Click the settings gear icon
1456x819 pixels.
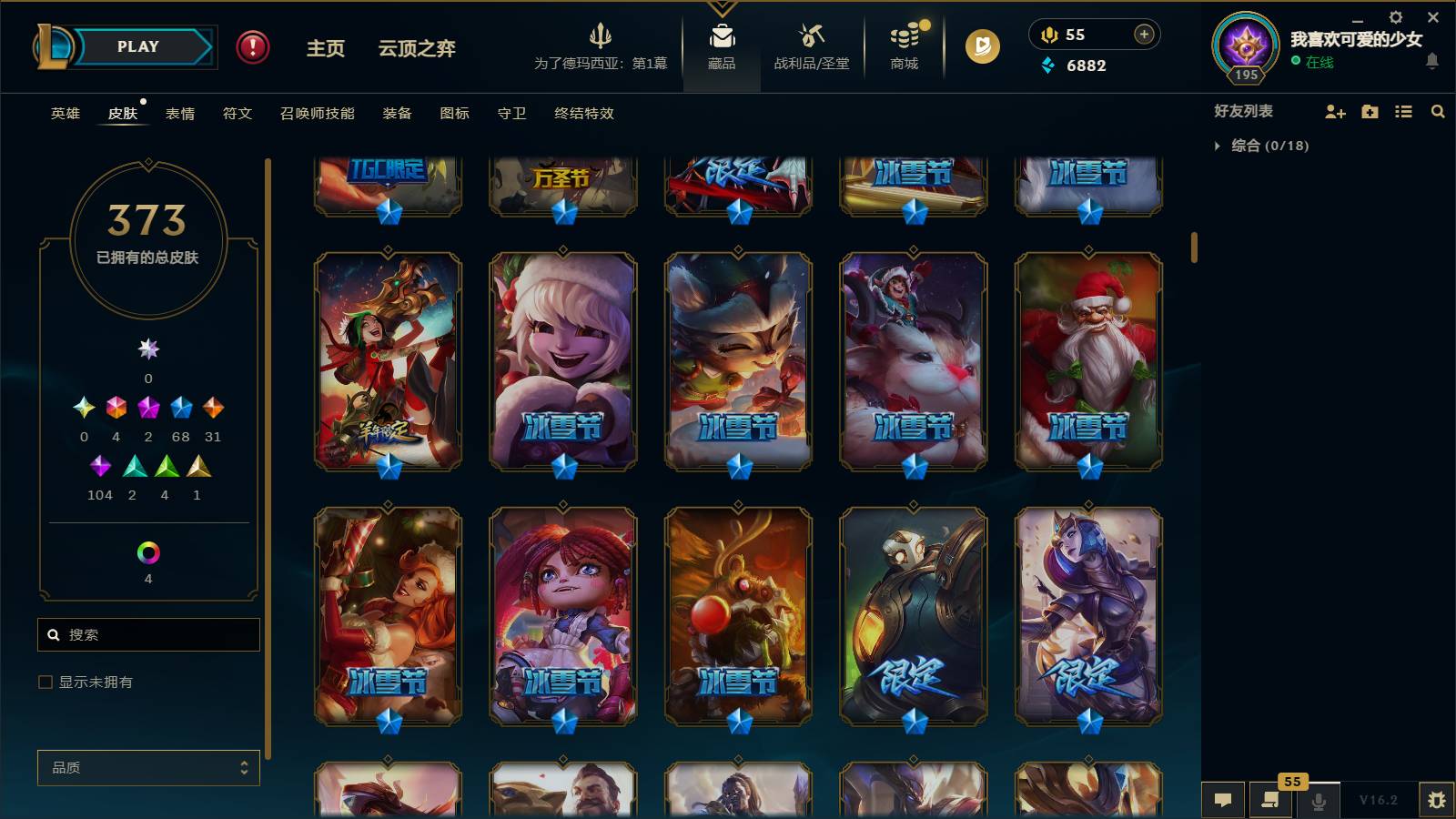[1395, 16]
